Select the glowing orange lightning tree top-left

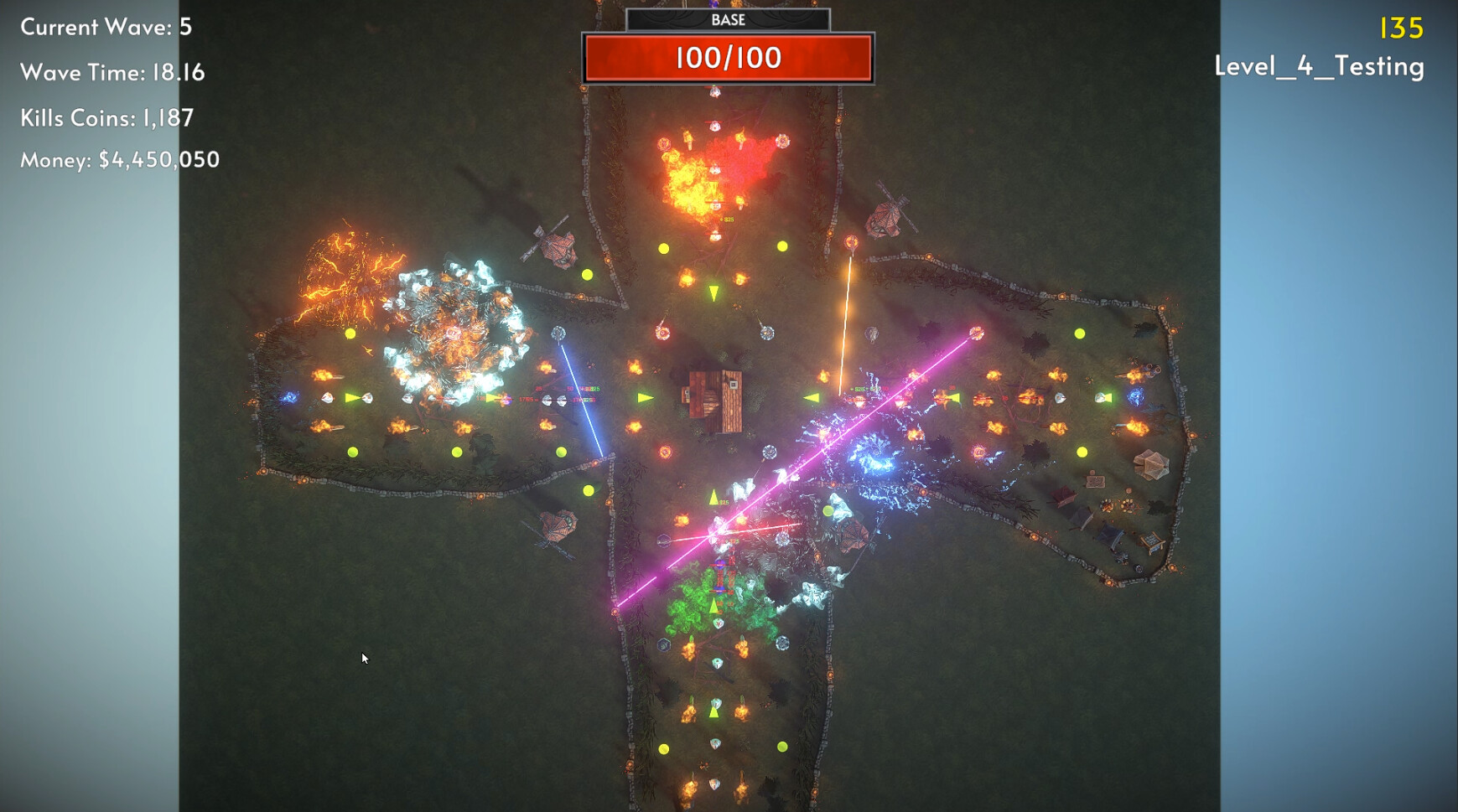pos(348,277)
